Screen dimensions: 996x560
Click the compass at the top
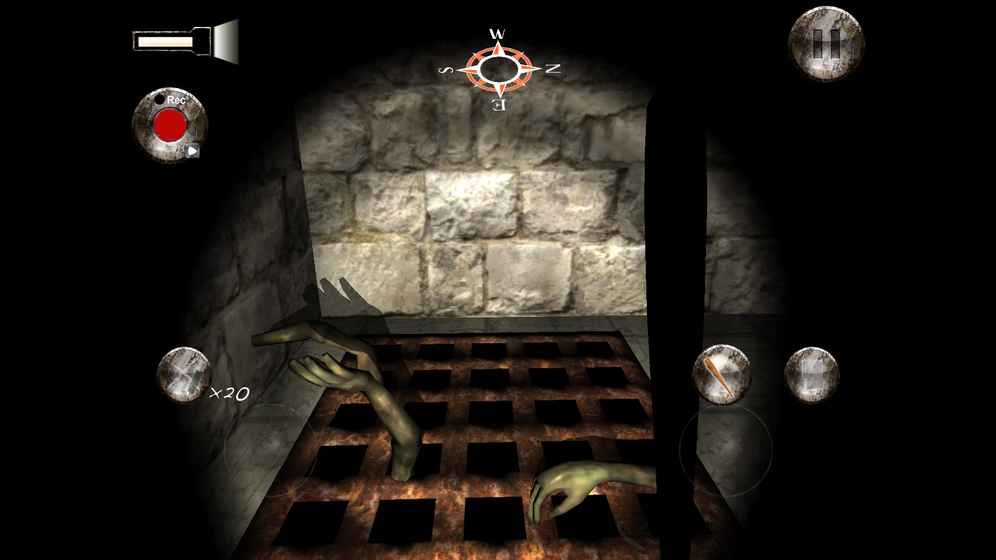tap(497, 68)
